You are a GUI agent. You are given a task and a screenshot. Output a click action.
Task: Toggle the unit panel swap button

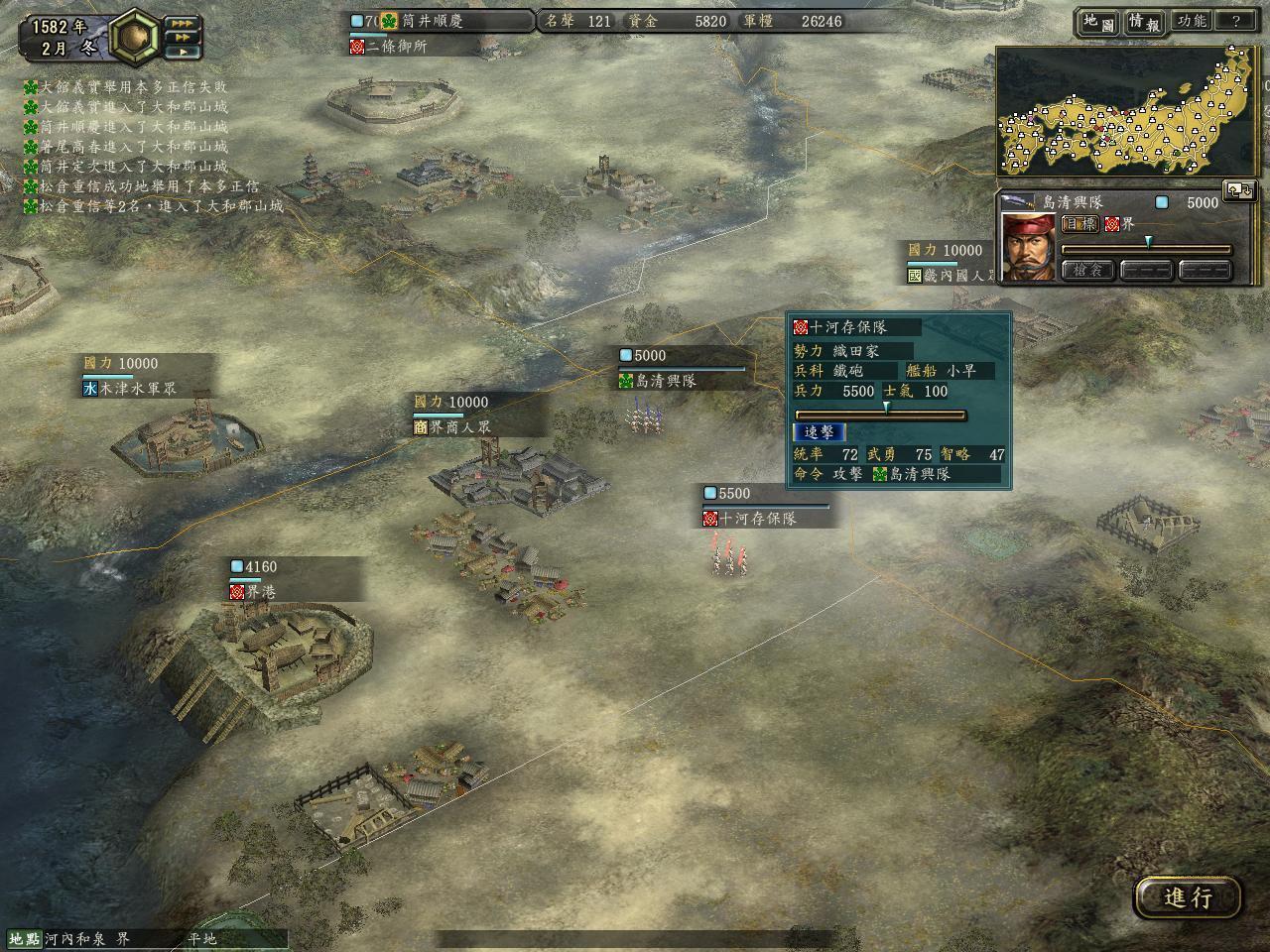tap(1239, 190)
